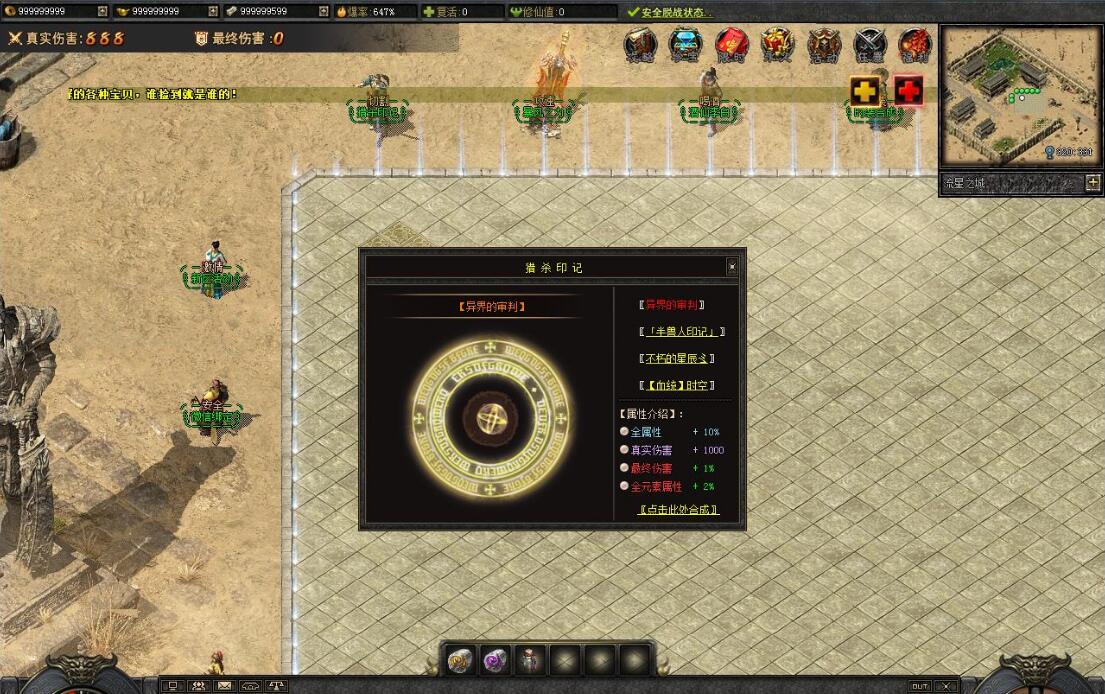
Task: Click the OUT button on the bottom bar
Action: 918,686
